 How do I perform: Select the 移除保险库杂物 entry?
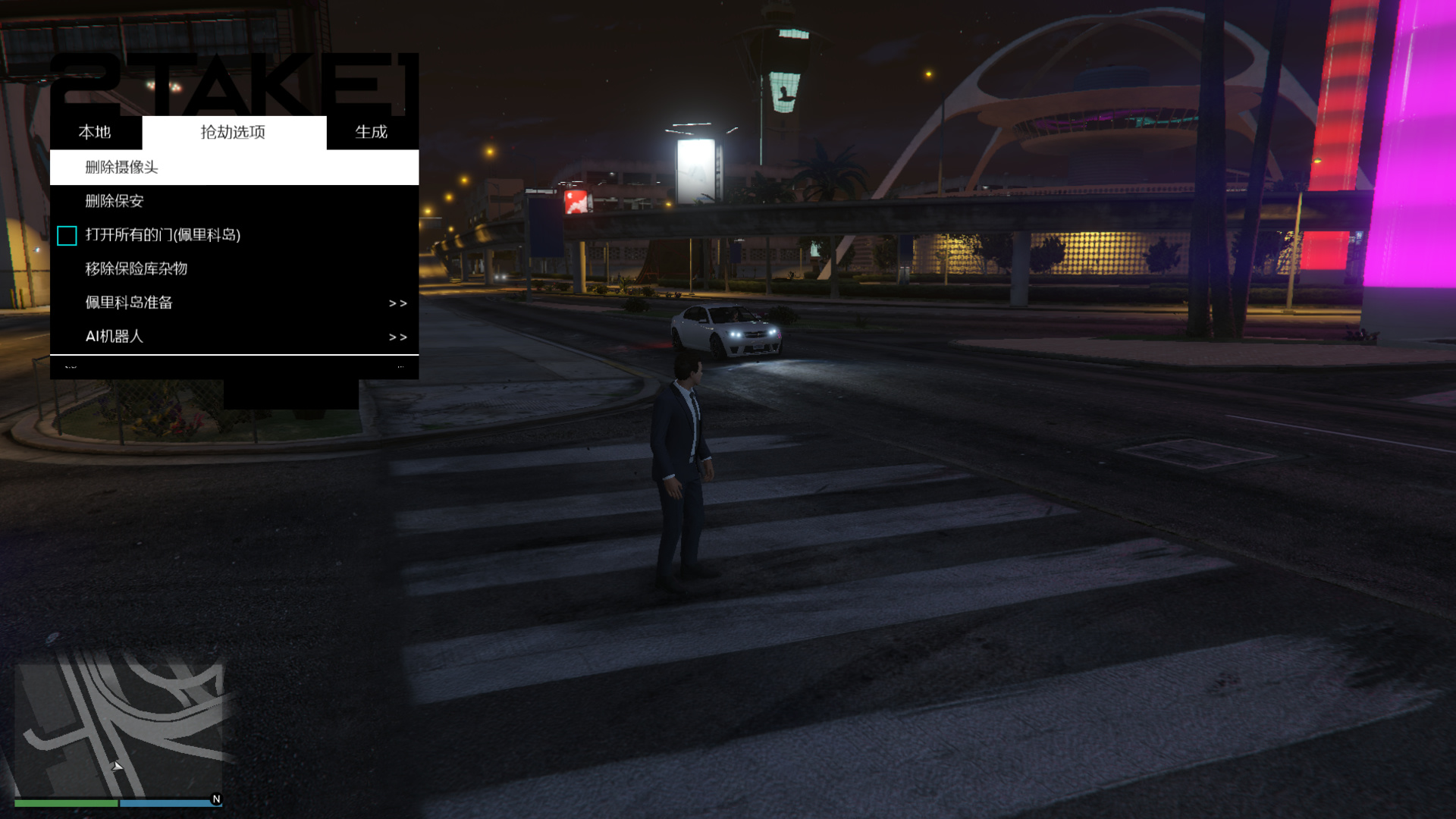(x=234, y=268)
